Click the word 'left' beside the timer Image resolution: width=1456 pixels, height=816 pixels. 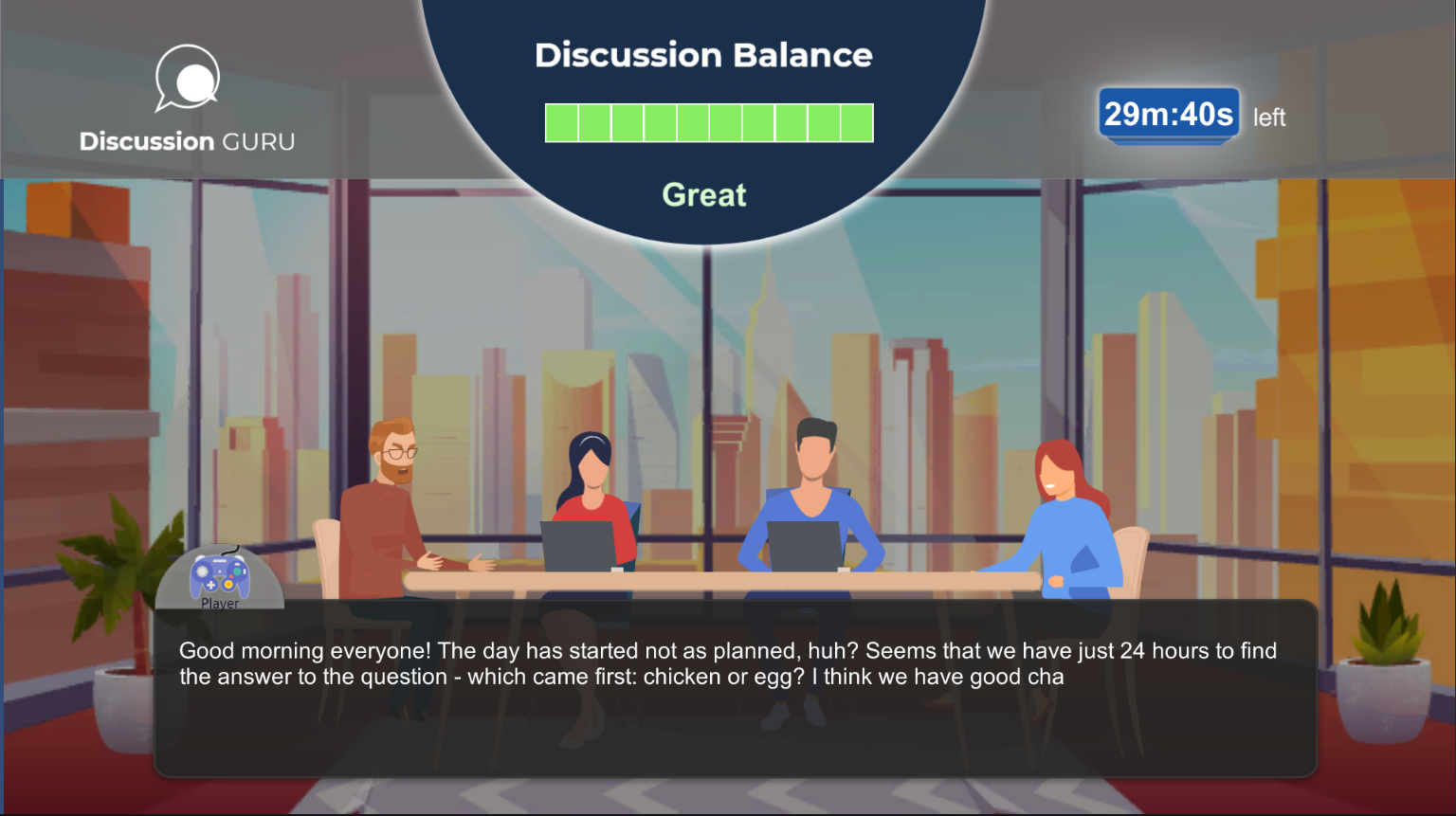tap(1270, 117)
